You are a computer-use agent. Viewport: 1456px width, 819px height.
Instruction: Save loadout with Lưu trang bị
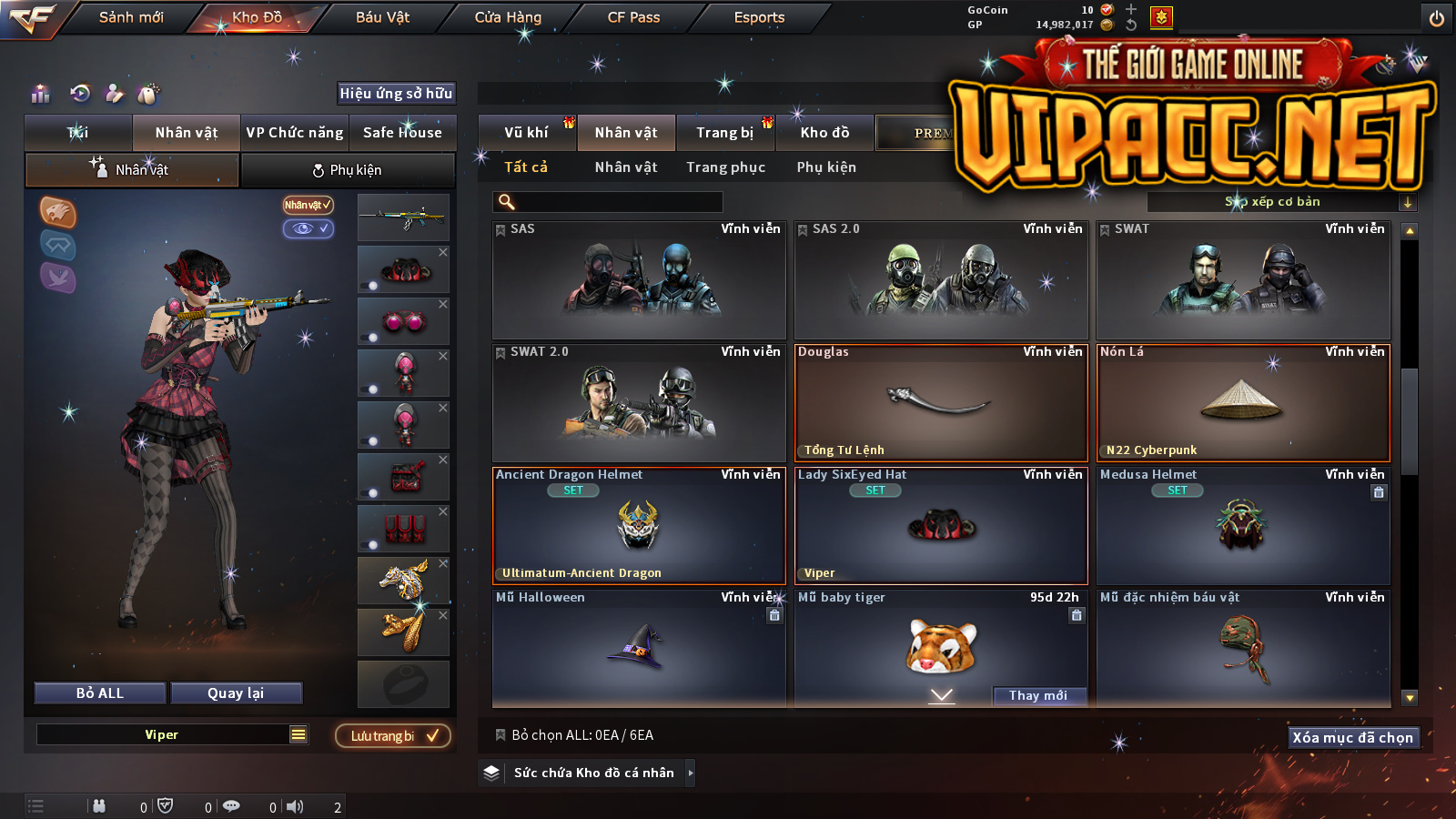tap(393, 735)
